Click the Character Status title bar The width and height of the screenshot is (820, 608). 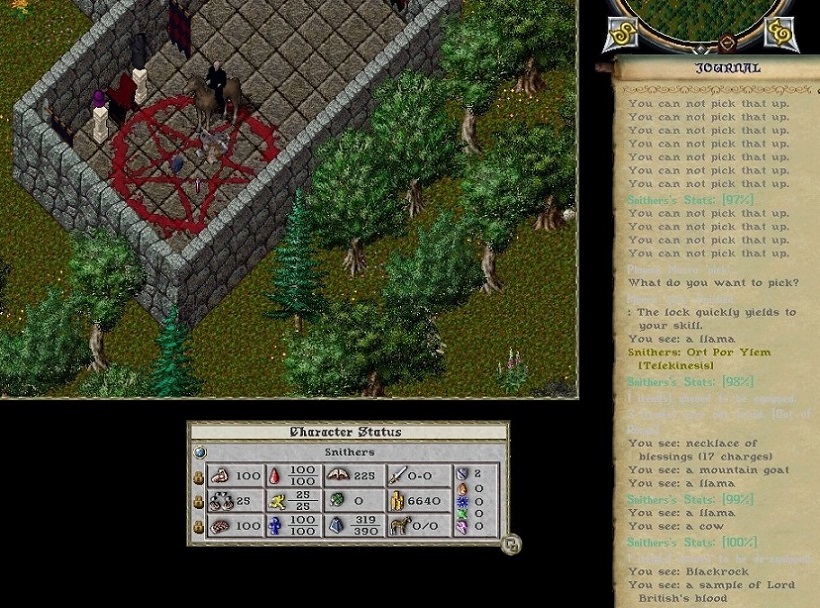[x=345, y=432]
